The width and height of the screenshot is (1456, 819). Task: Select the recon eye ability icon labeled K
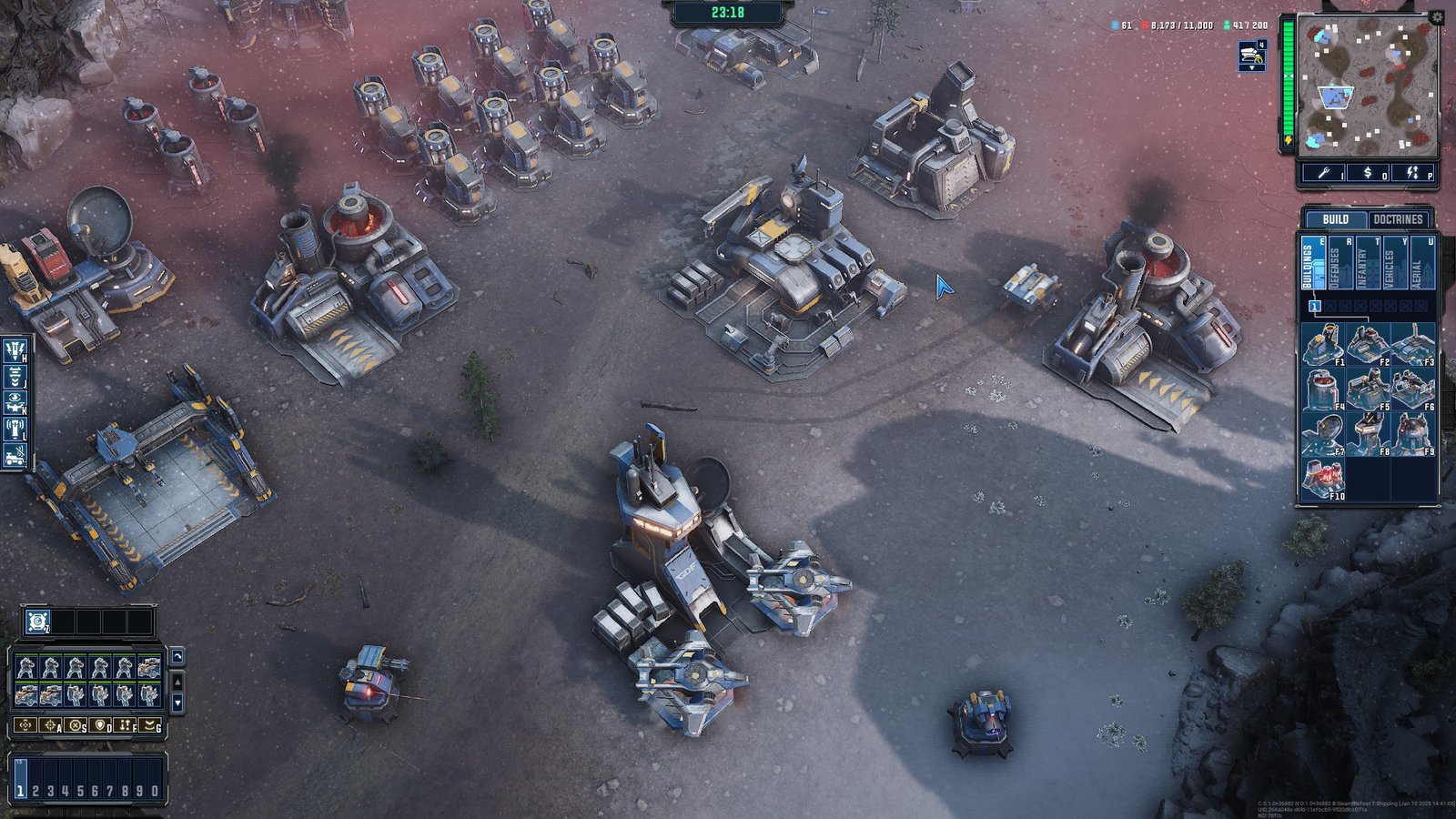15,400
